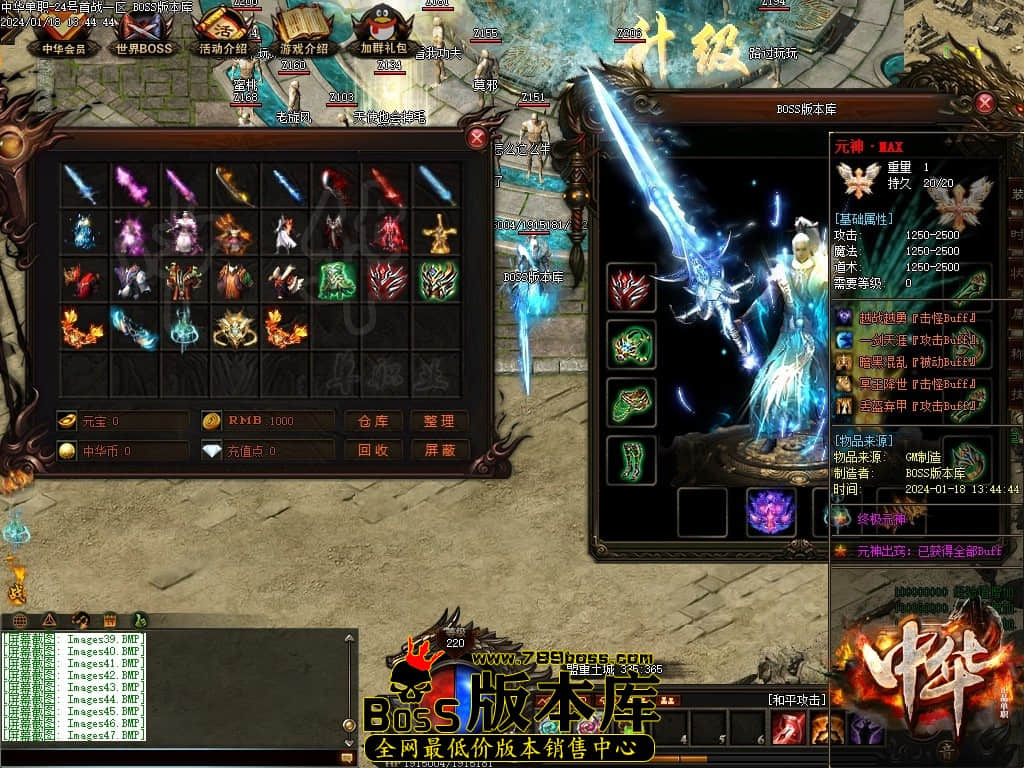
Task: Select the globe chat channel icon
Action: coord(20,620)
